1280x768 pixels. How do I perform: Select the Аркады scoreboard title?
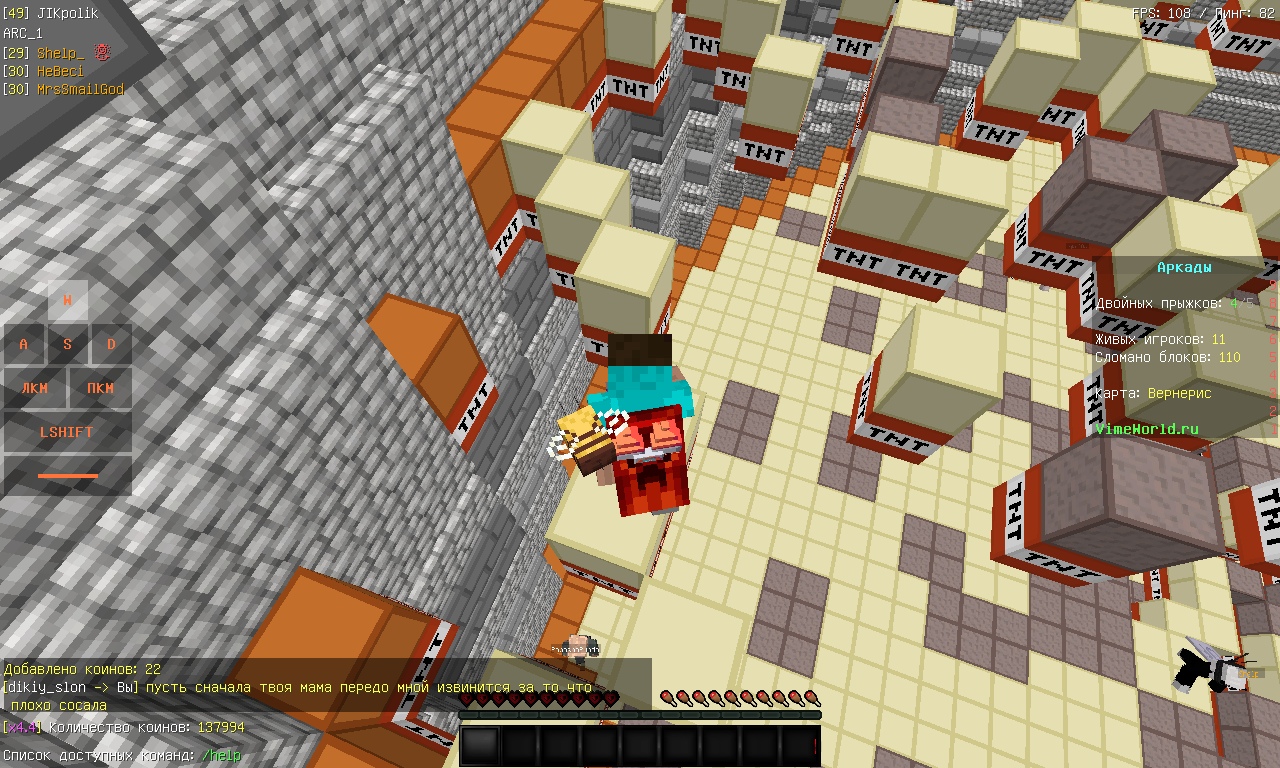point(1183,267)
